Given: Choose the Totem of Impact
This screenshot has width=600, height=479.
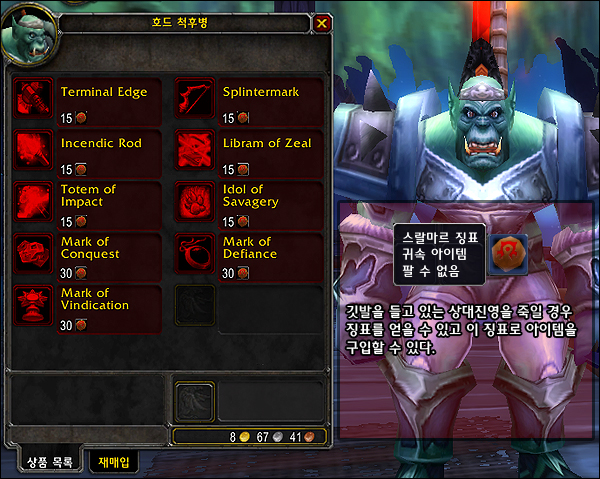Looking at the screenshot, I should (x=36, y=202).
